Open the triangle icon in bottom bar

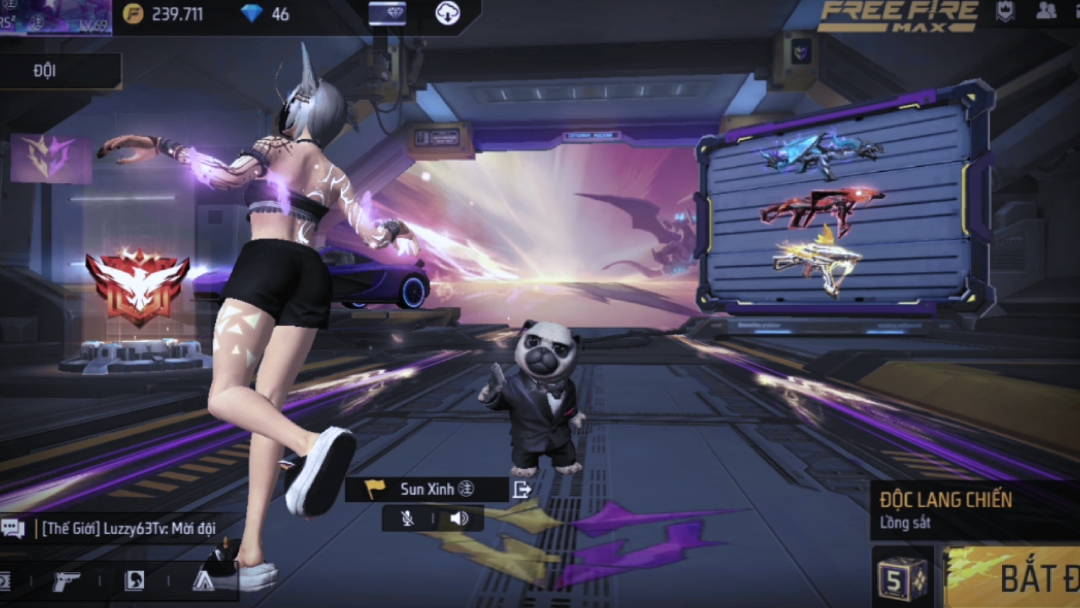coord(203,580)
